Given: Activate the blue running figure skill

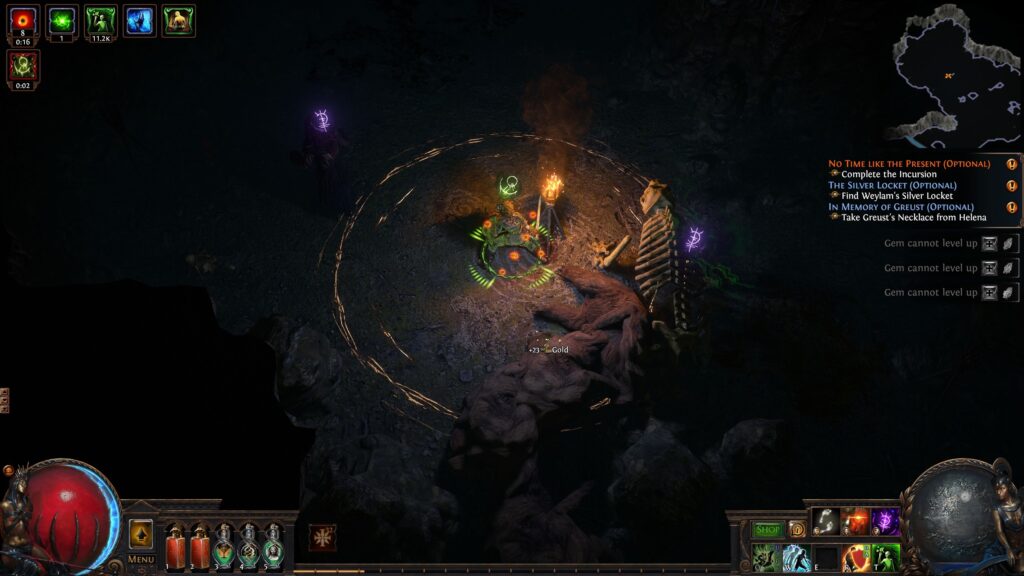Looking at the screenshot, I should pyautogui.click(x=797, y=557).
